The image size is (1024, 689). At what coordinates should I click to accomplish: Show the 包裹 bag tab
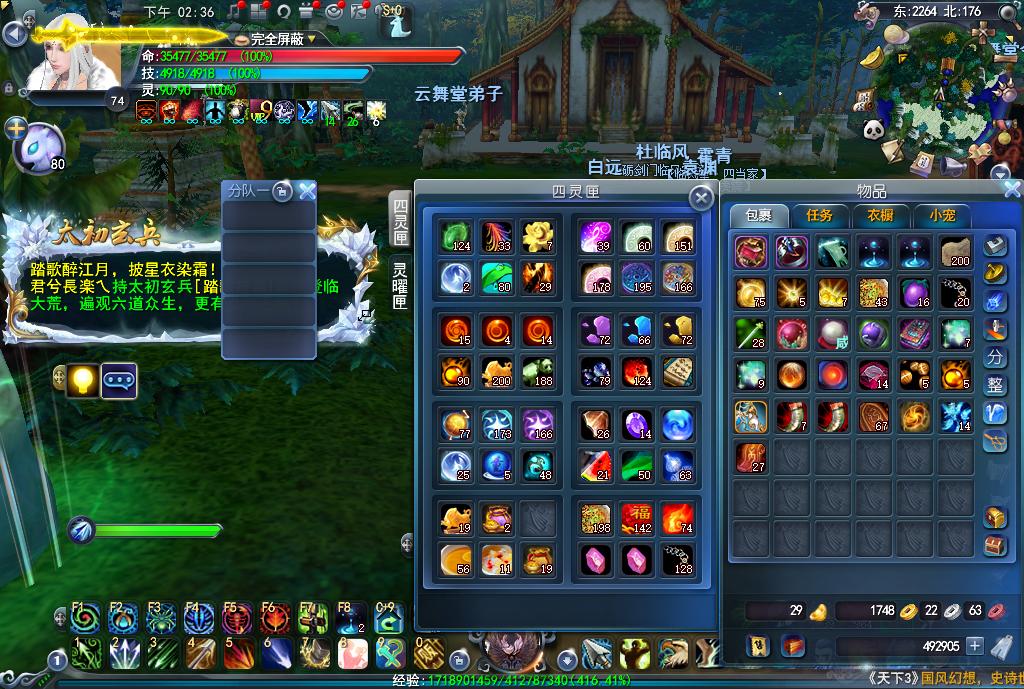coord(758,215)
